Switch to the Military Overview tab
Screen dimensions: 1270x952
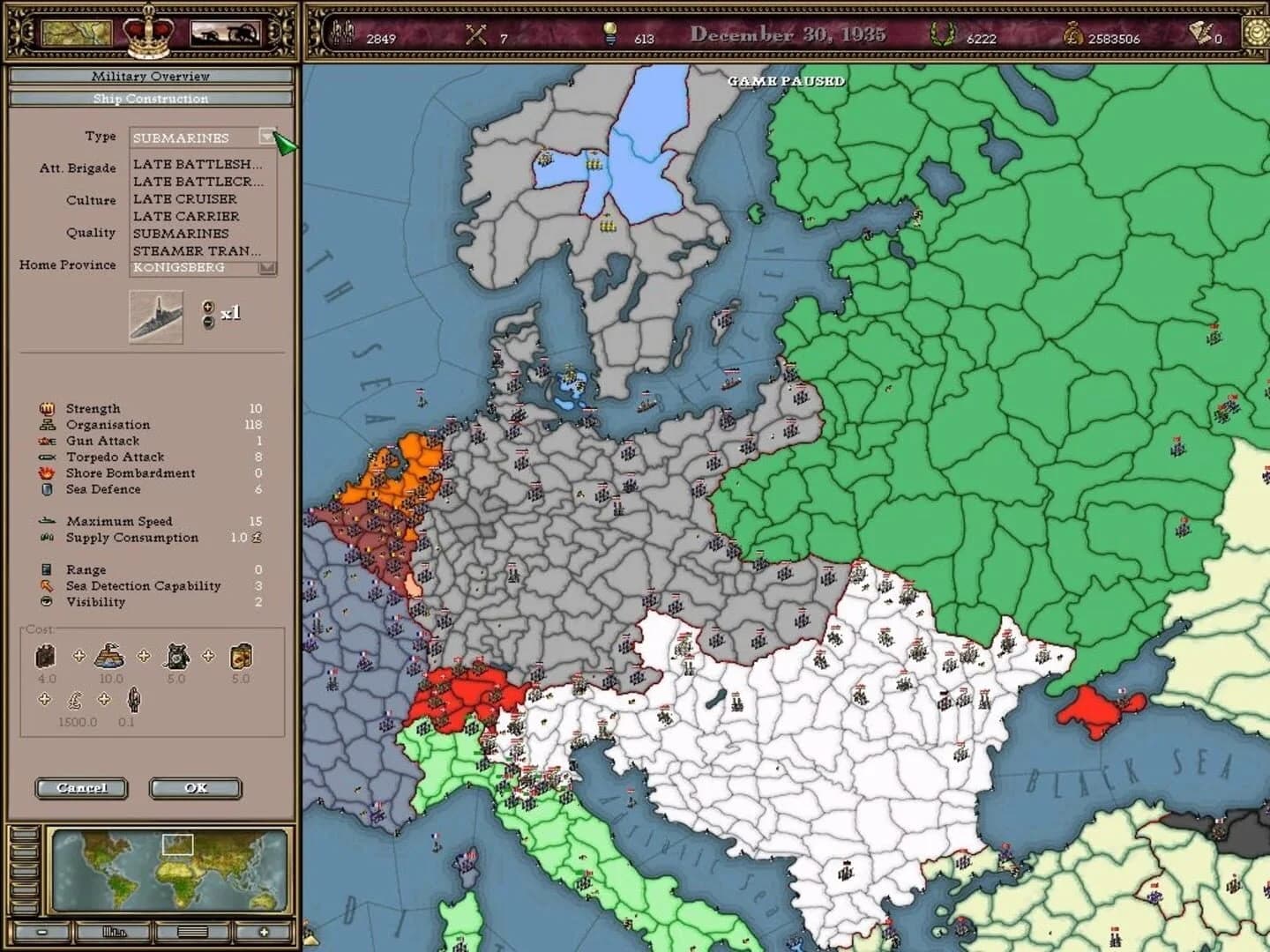150,77
